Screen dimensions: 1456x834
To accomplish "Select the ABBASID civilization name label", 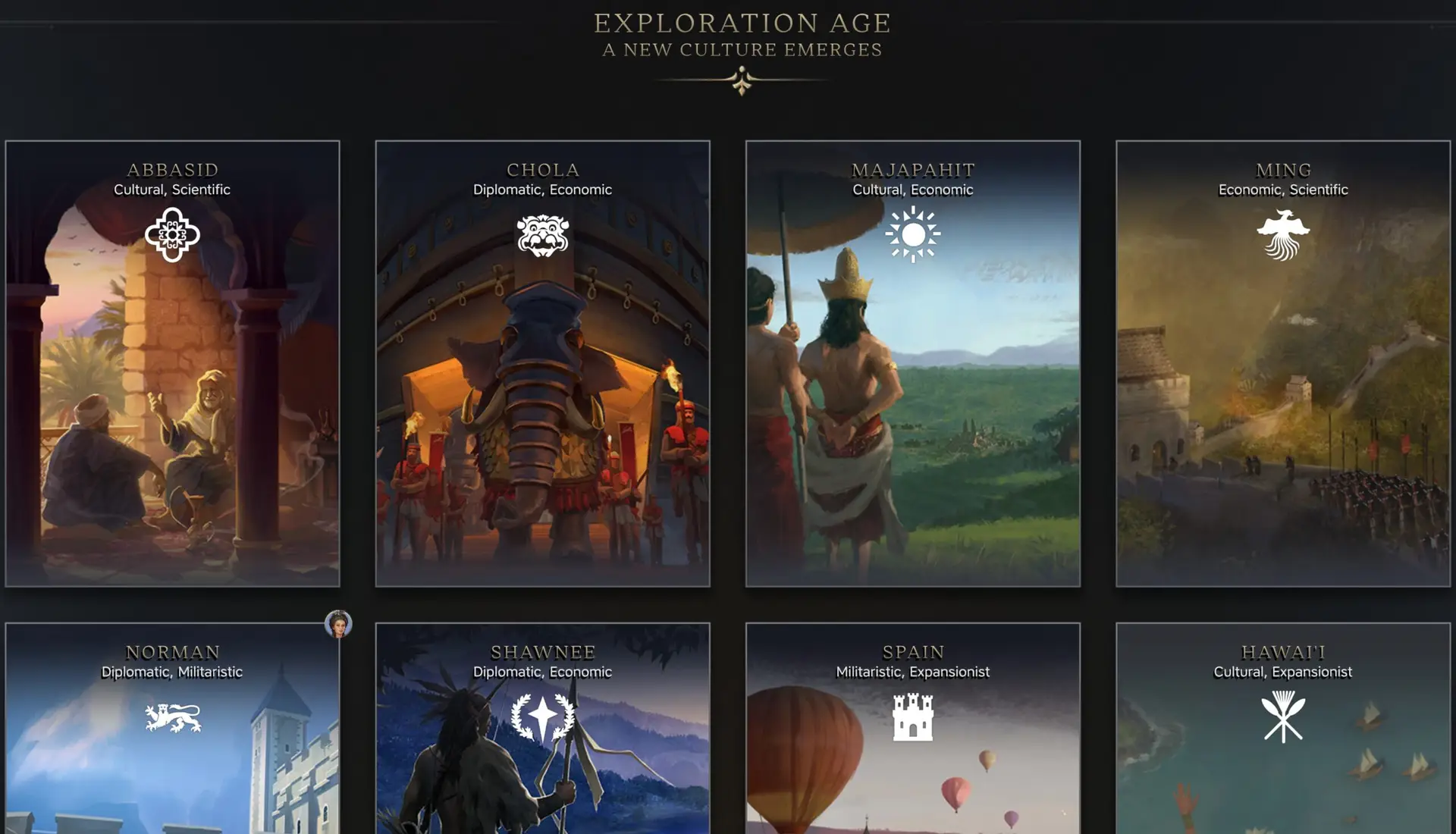I will (174, 170).
